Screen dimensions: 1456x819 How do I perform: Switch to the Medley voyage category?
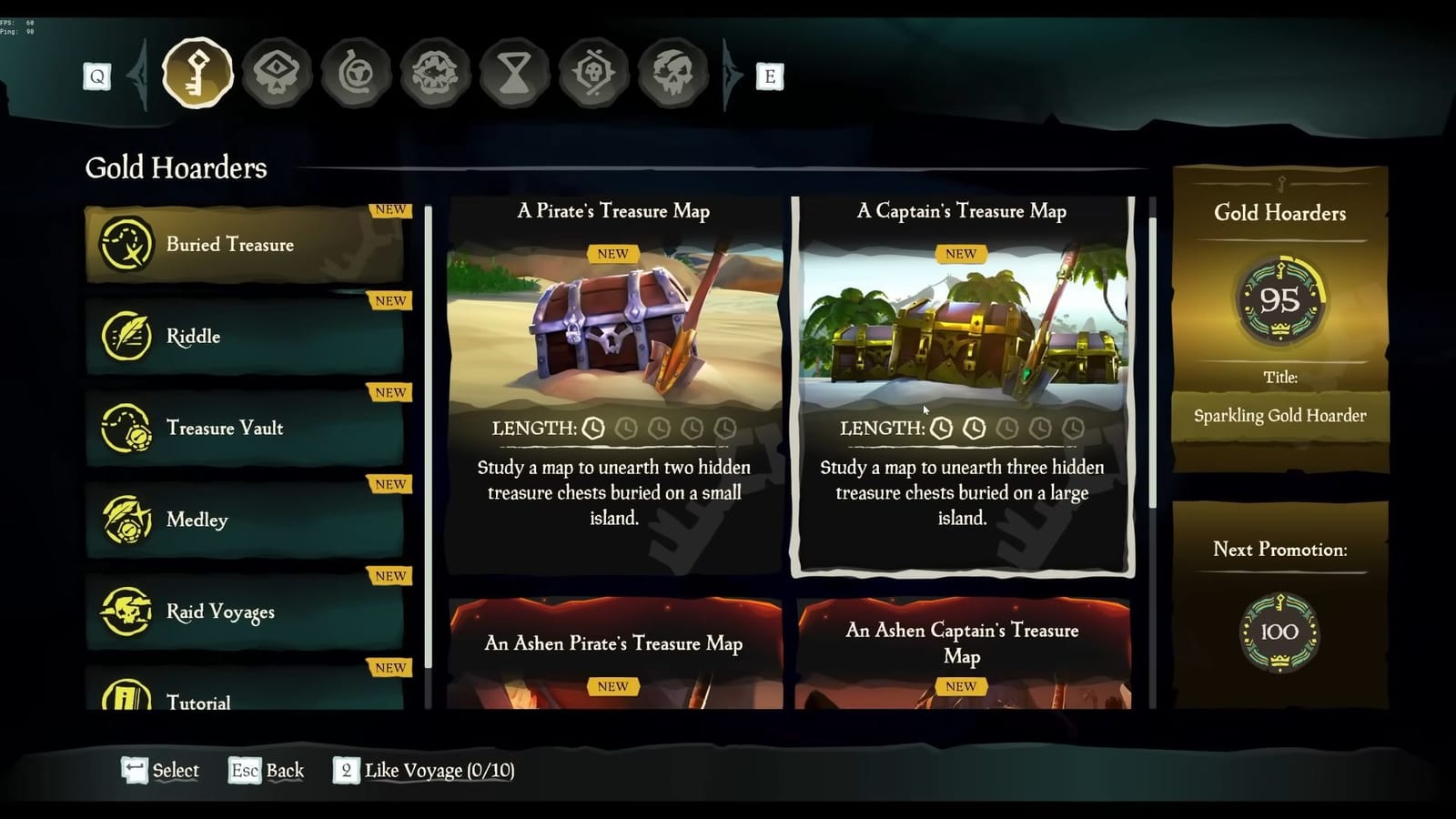pyautogui.click(x=246, y=520)
